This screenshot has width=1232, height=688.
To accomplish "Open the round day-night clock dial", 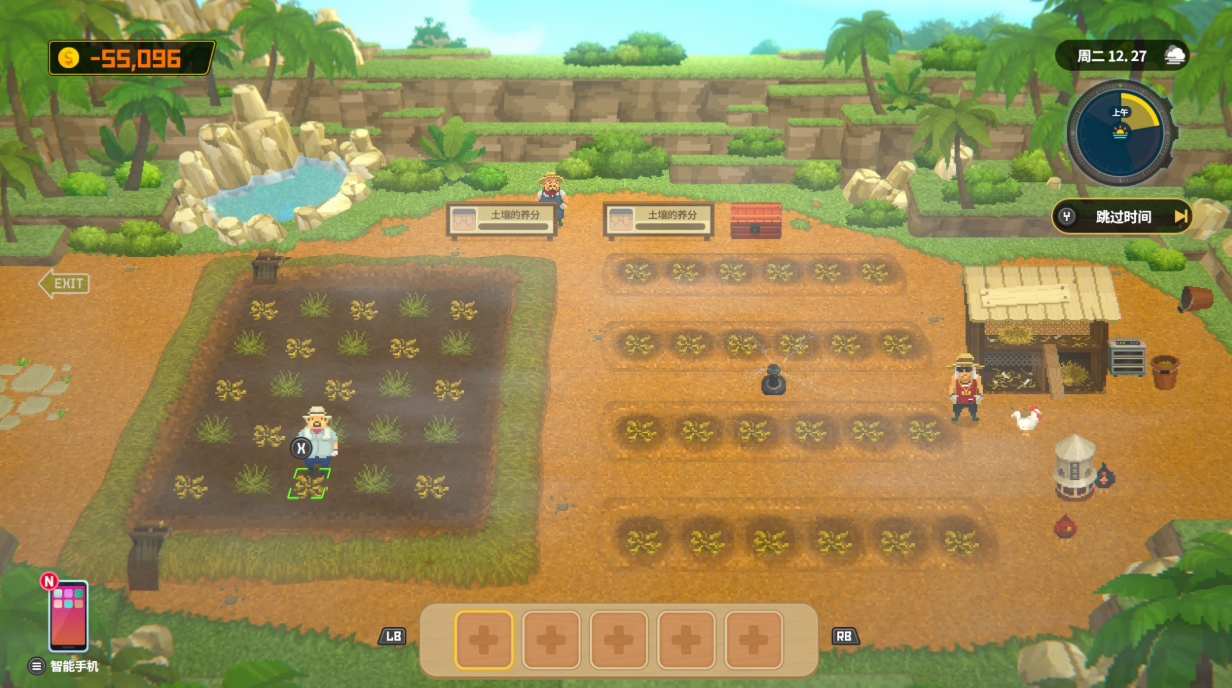I will click(1119, 132).
